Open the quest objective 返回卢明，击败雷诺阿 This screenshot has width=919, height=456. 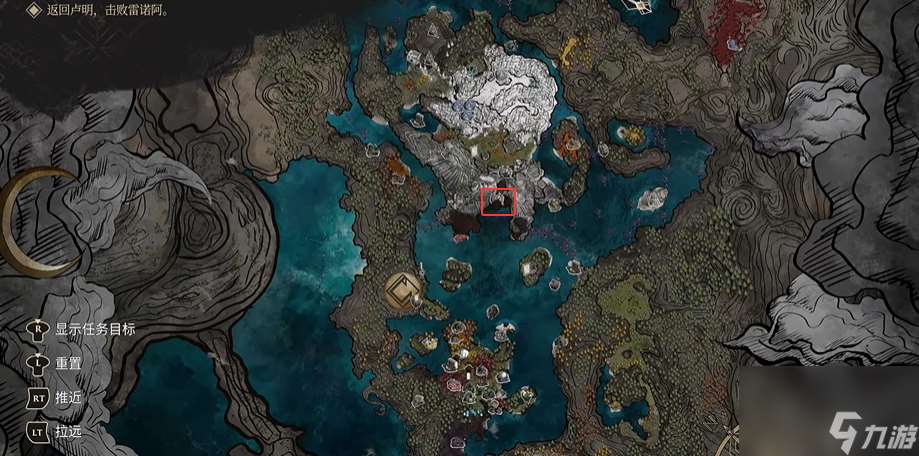click(106, 10)
